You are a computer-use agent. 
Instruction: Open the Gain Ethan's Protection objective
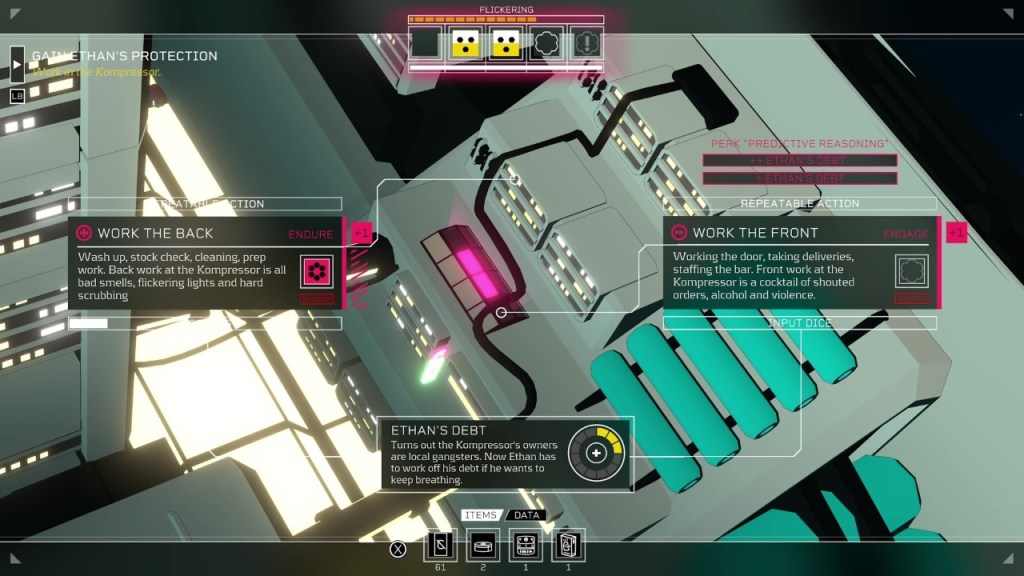(x=125, y=57)
